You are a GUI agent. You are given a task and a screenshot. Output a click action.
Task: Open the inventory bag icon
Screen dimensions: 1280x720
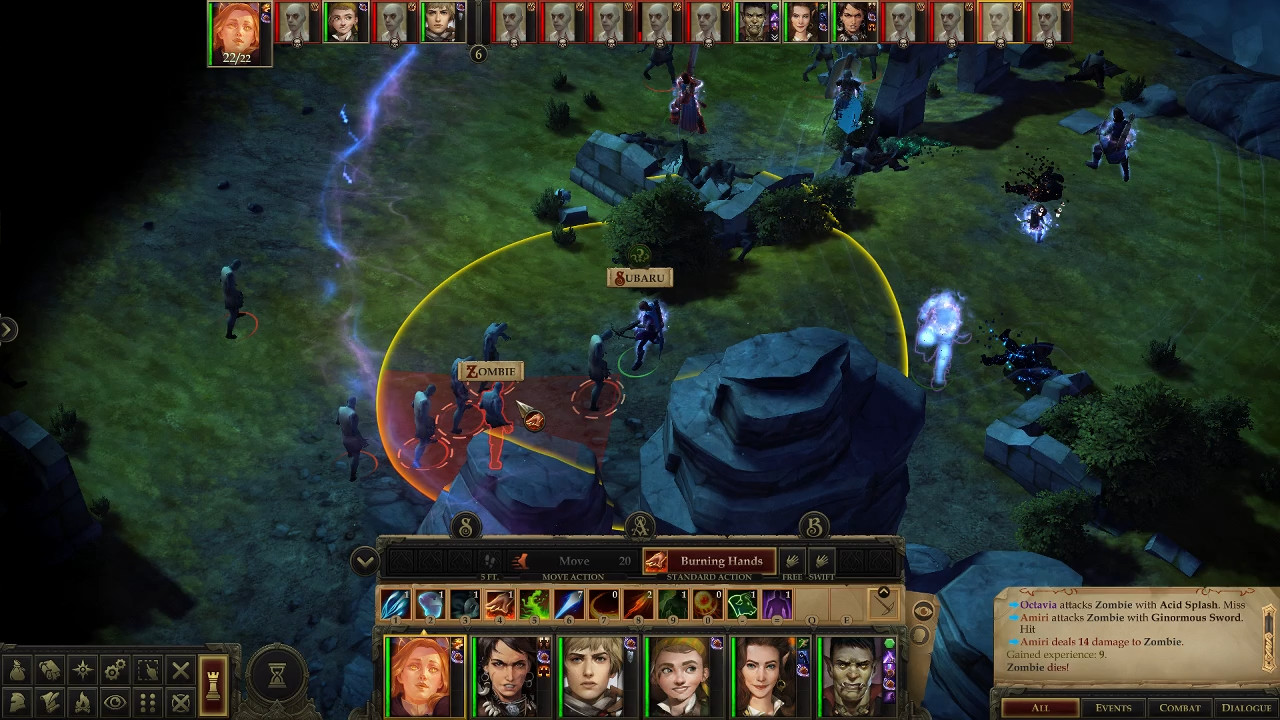coord(18,670)
